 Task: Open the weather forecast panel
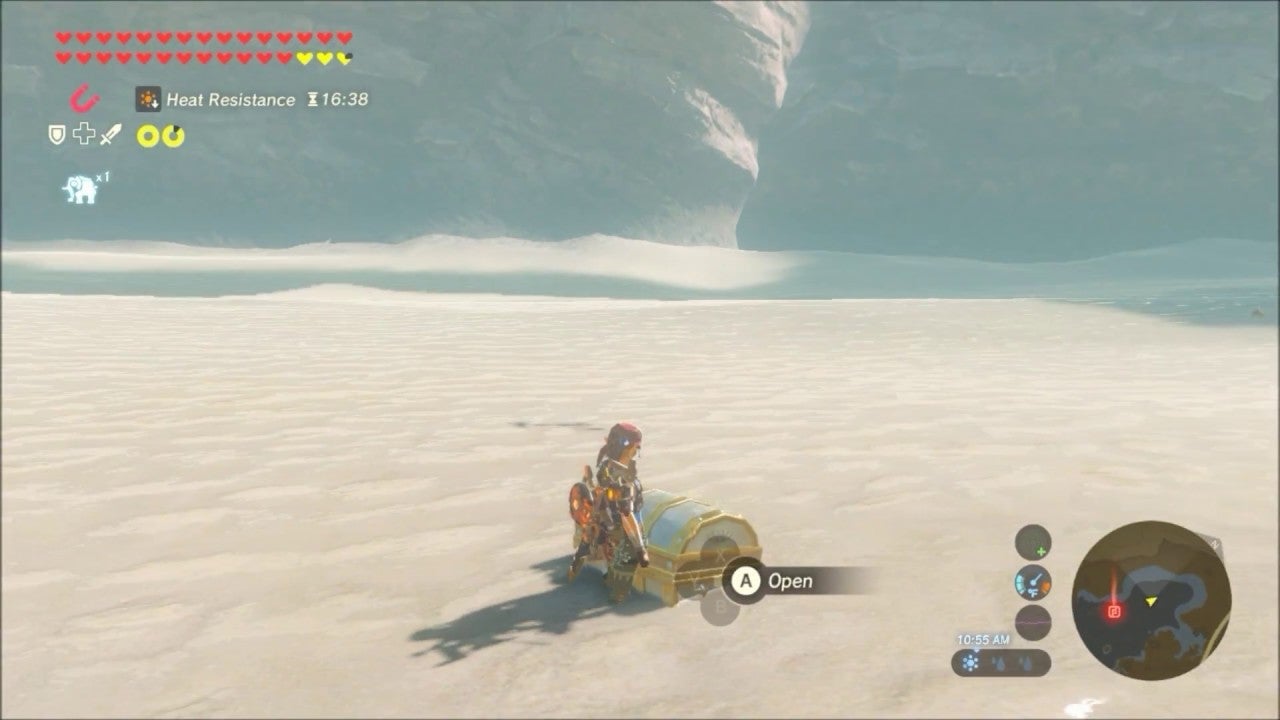pos(1000,662)
